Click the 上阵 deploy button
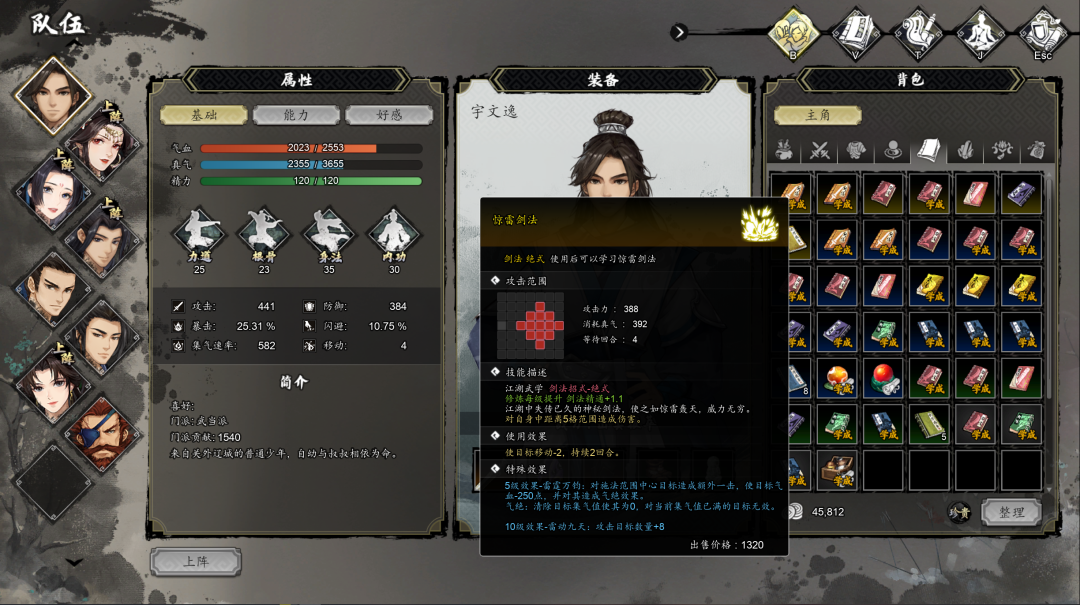The width and height of the screenshot is (1080, 605). tap(195, 561)
